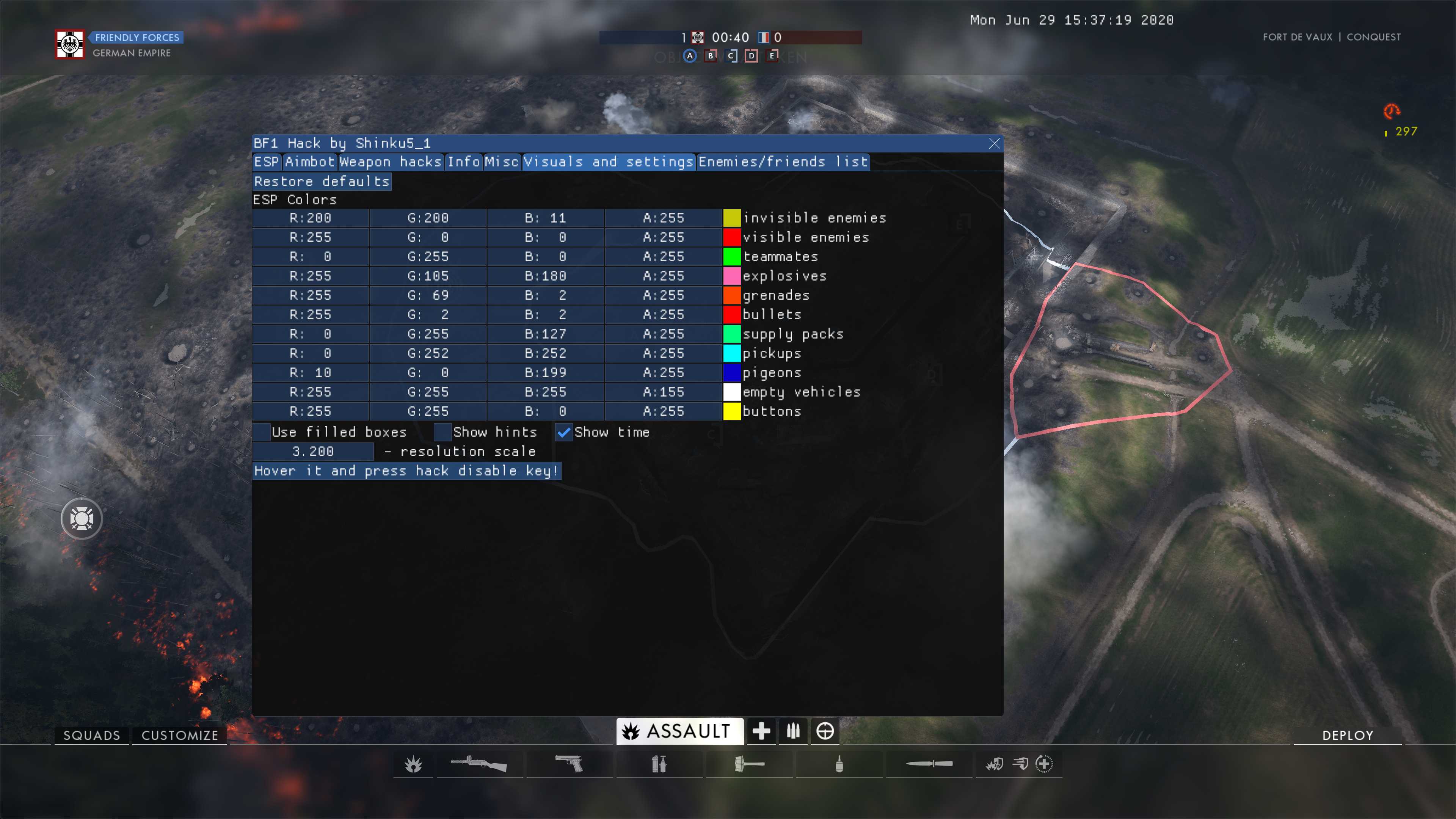Select the resolution scale value field
The height and width of the screenshot is (819, 1456).
(313, 452)
